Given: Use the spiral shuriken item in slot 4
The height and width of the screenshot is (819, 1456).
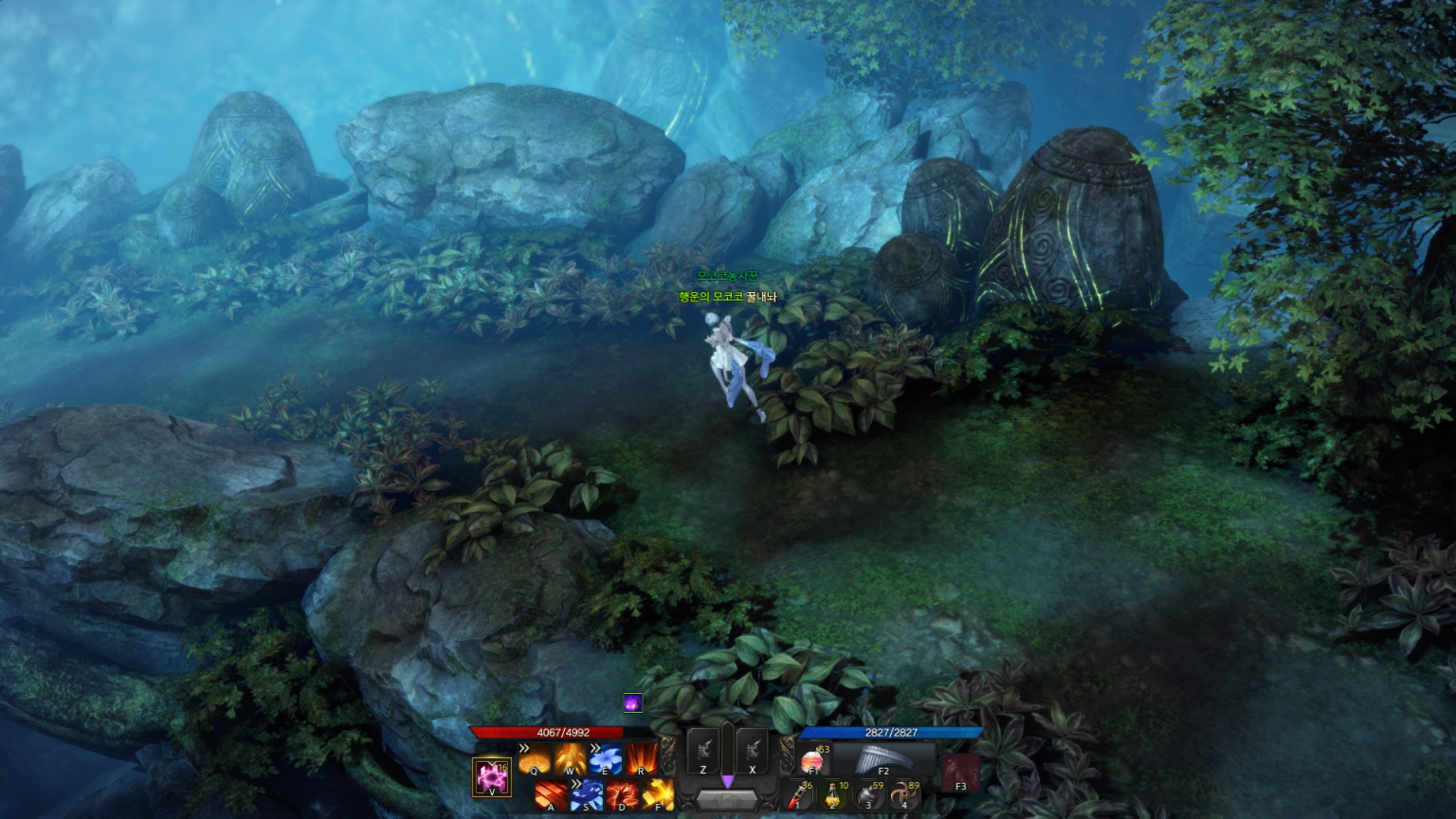Looking at the screenshot, I should tap(905, 795).
